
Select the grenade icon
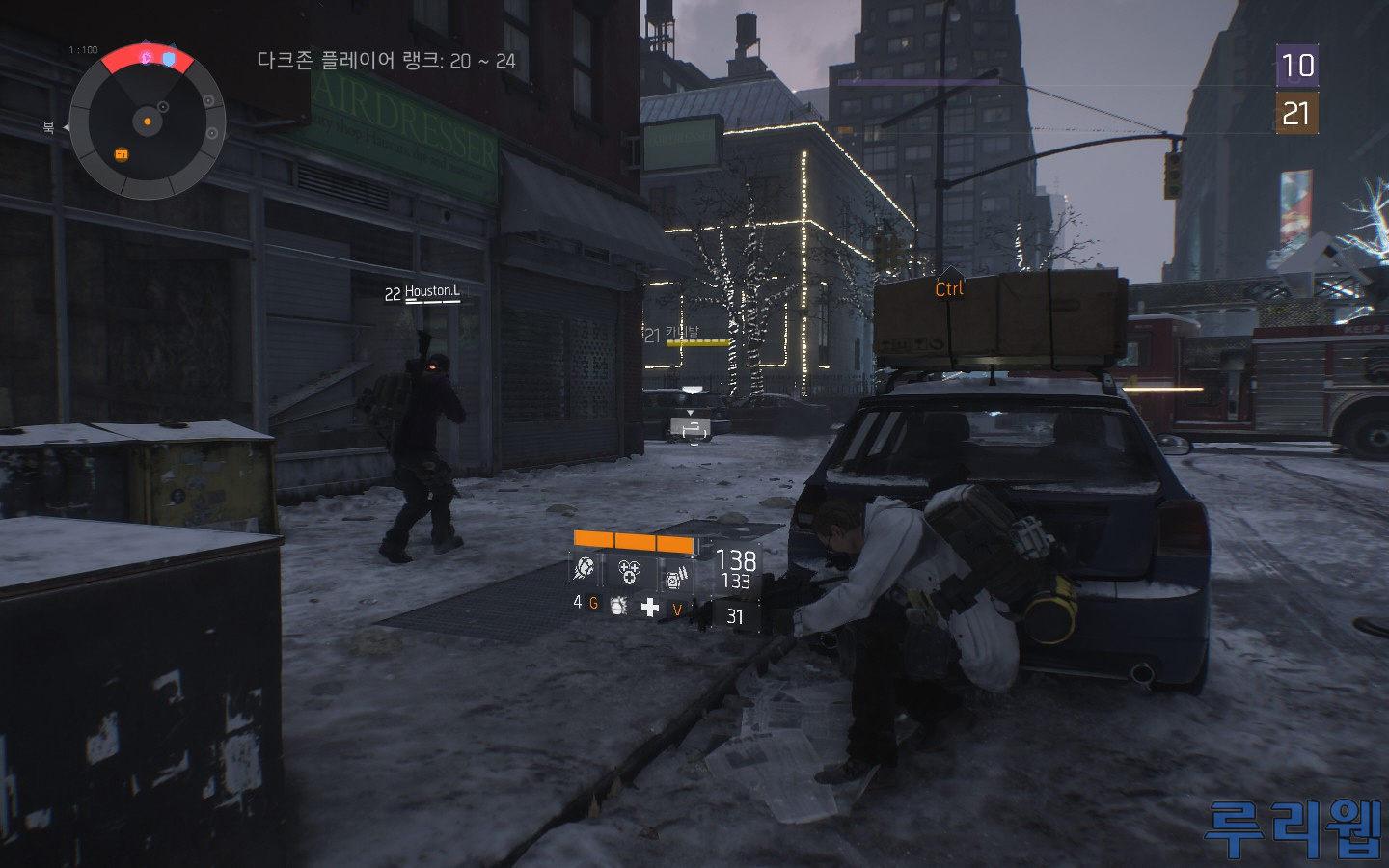(618, 605)
